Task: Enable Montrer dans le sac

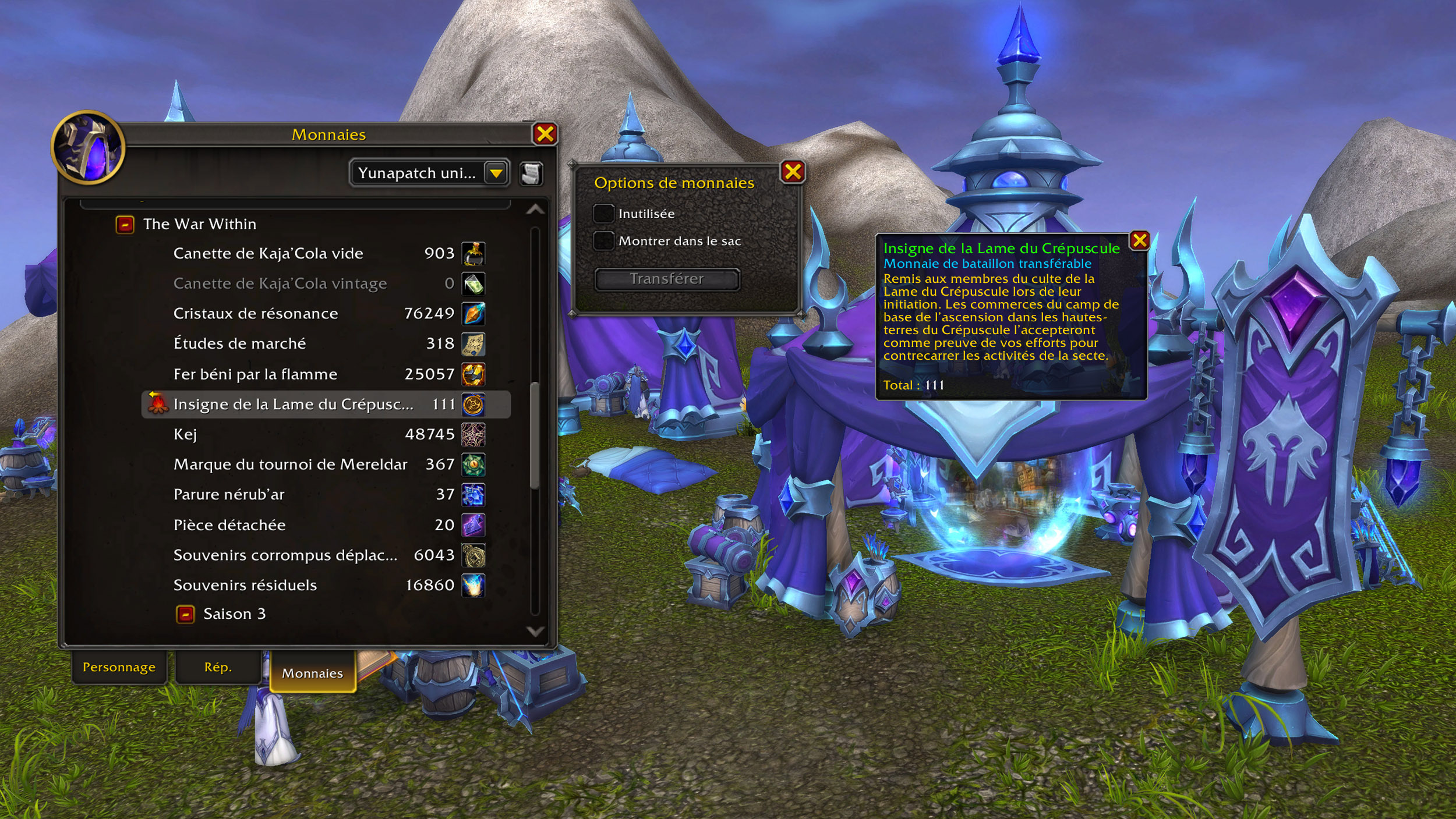Action: click(603, 241)
